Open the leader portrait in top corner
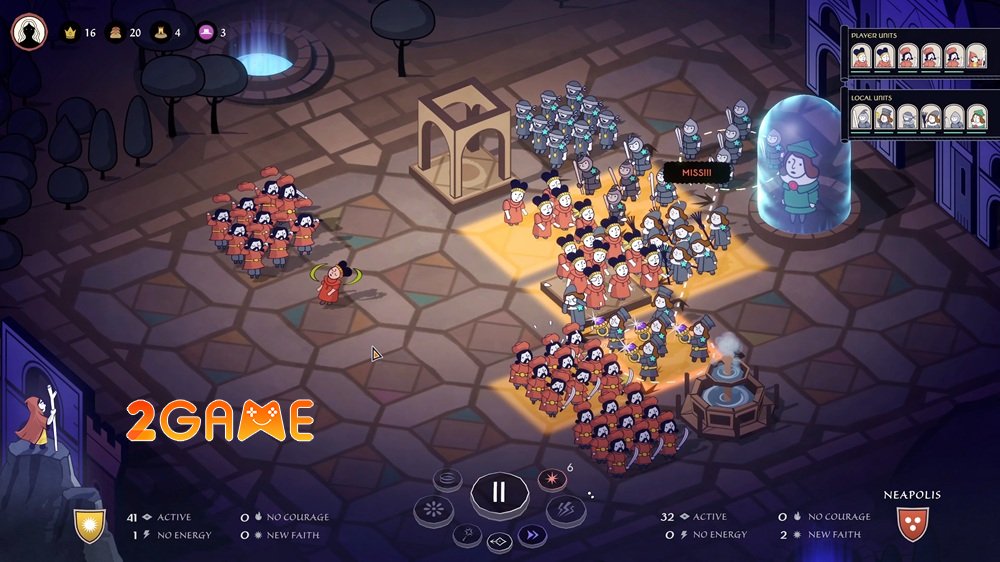This screenshot has height=562, width=1000. click(x=29, y=31)
